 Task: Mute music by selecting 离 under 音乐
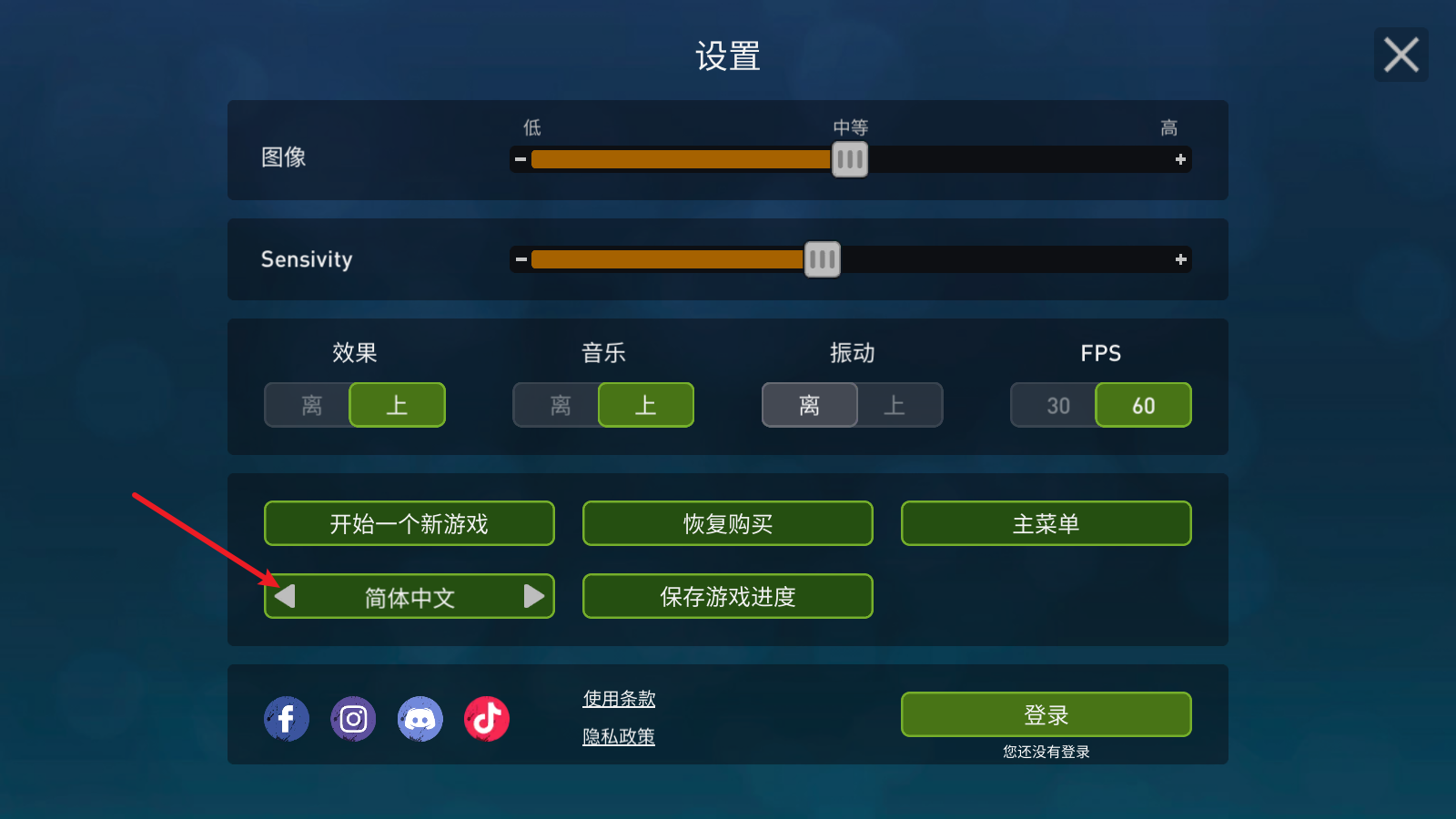pos(556,405)
